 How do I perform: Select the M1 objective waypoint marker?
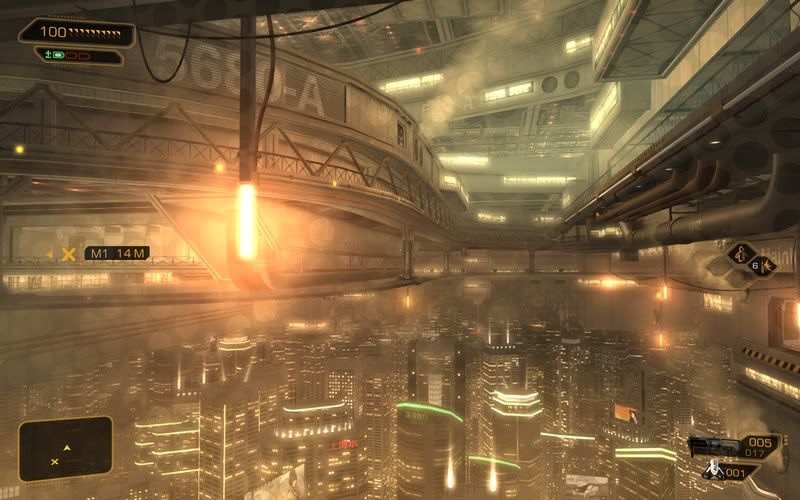click(x=68, y=254)
